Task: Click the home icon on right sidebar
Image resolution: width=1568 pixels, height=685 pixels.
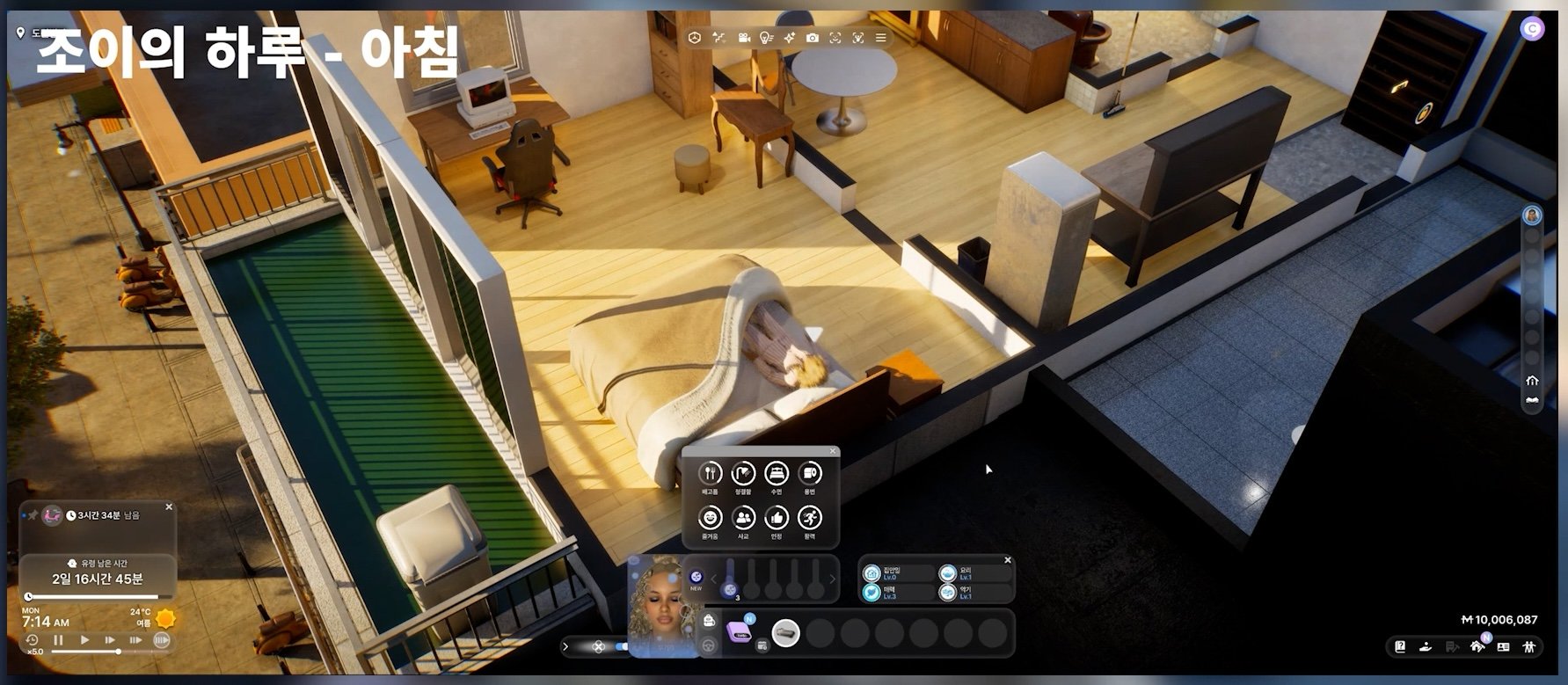Action: [x=1532, y=381]
